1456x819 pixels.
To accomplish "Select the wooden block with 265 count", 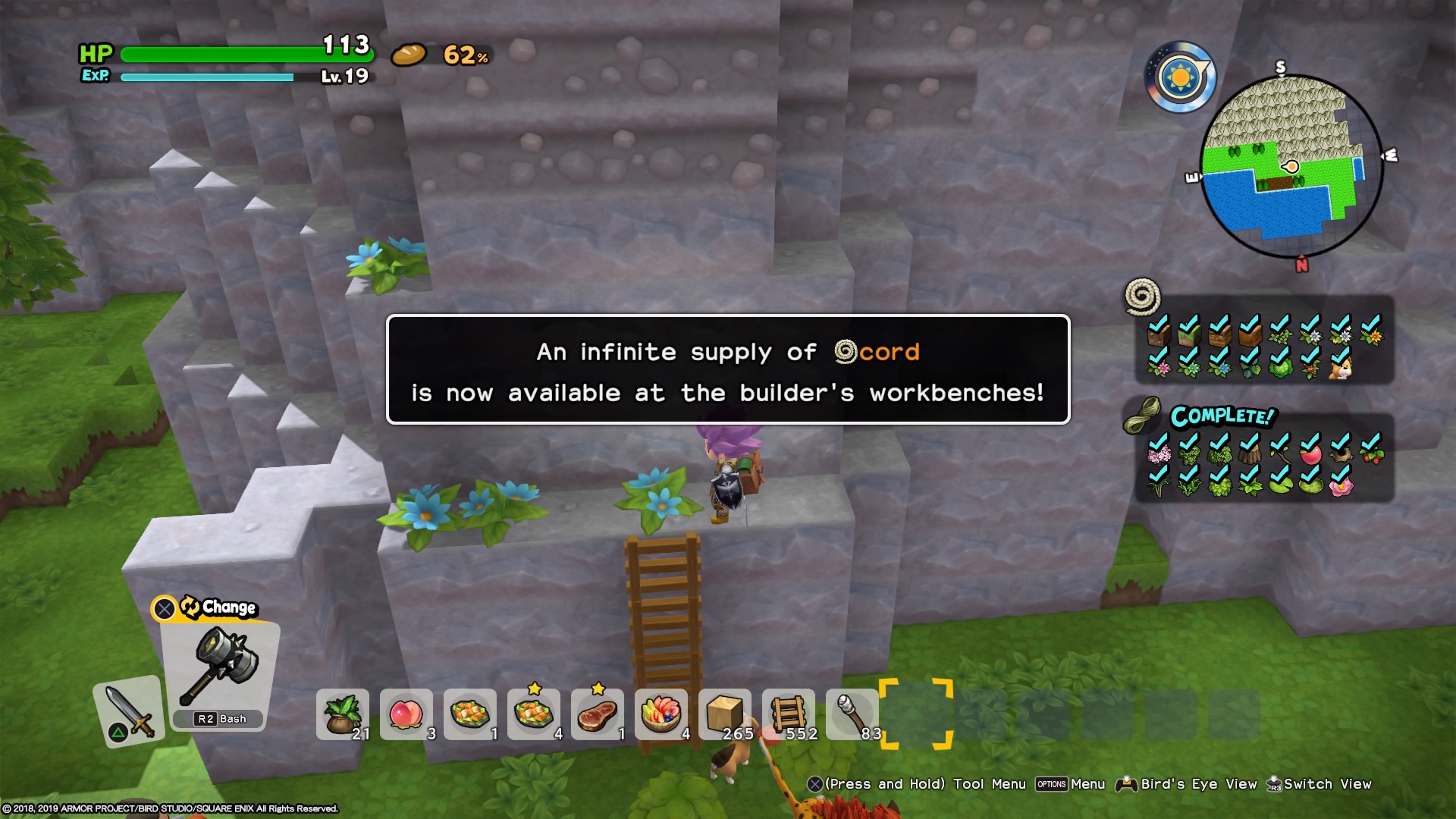I will point(724,713).
